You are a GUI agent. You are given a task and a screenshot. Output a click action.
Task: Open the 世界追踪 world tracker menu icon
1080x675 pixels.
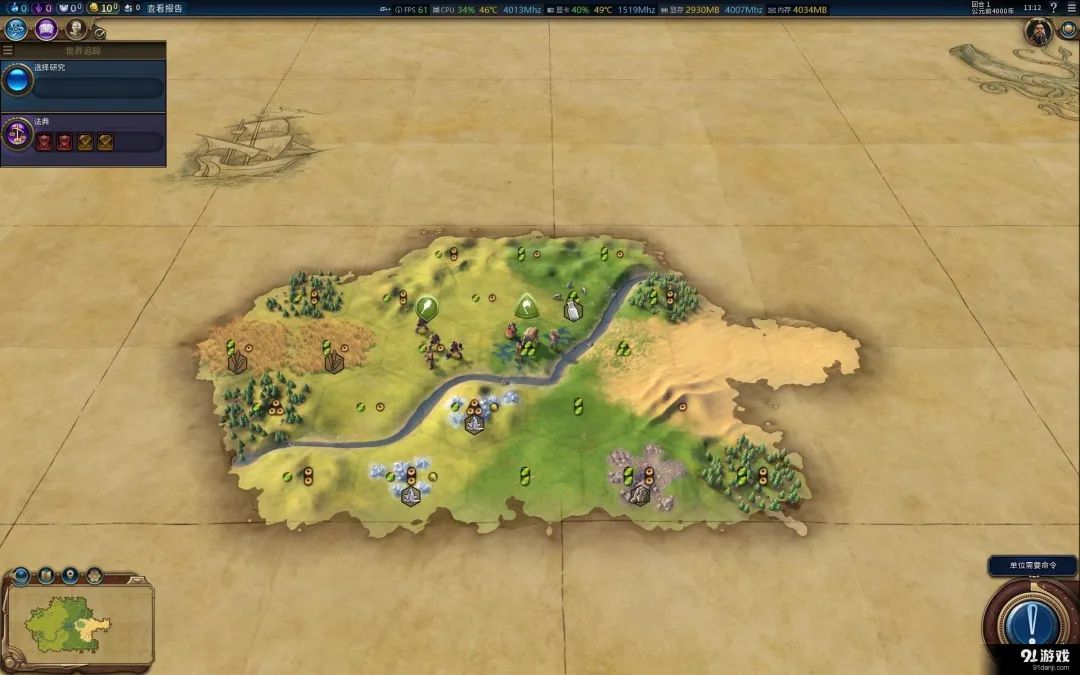[8, 50]
